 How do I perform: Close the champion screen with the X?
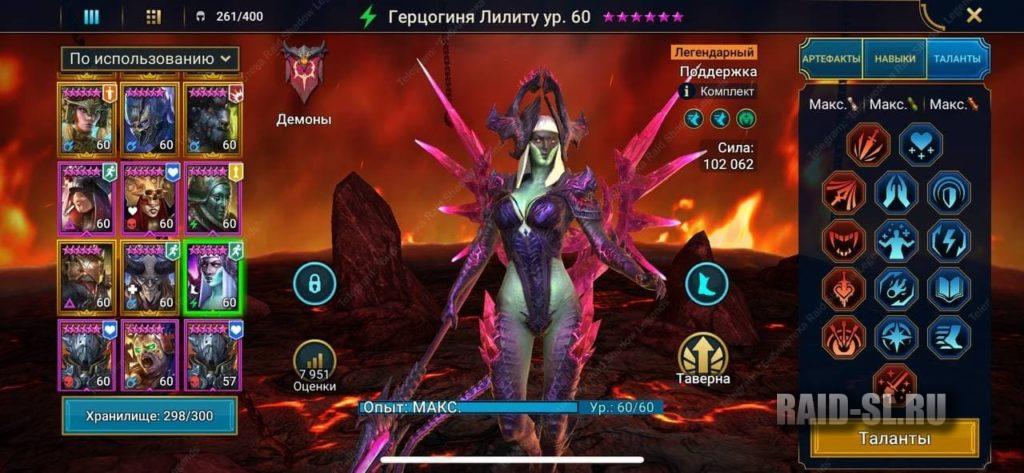pos(973,15)
